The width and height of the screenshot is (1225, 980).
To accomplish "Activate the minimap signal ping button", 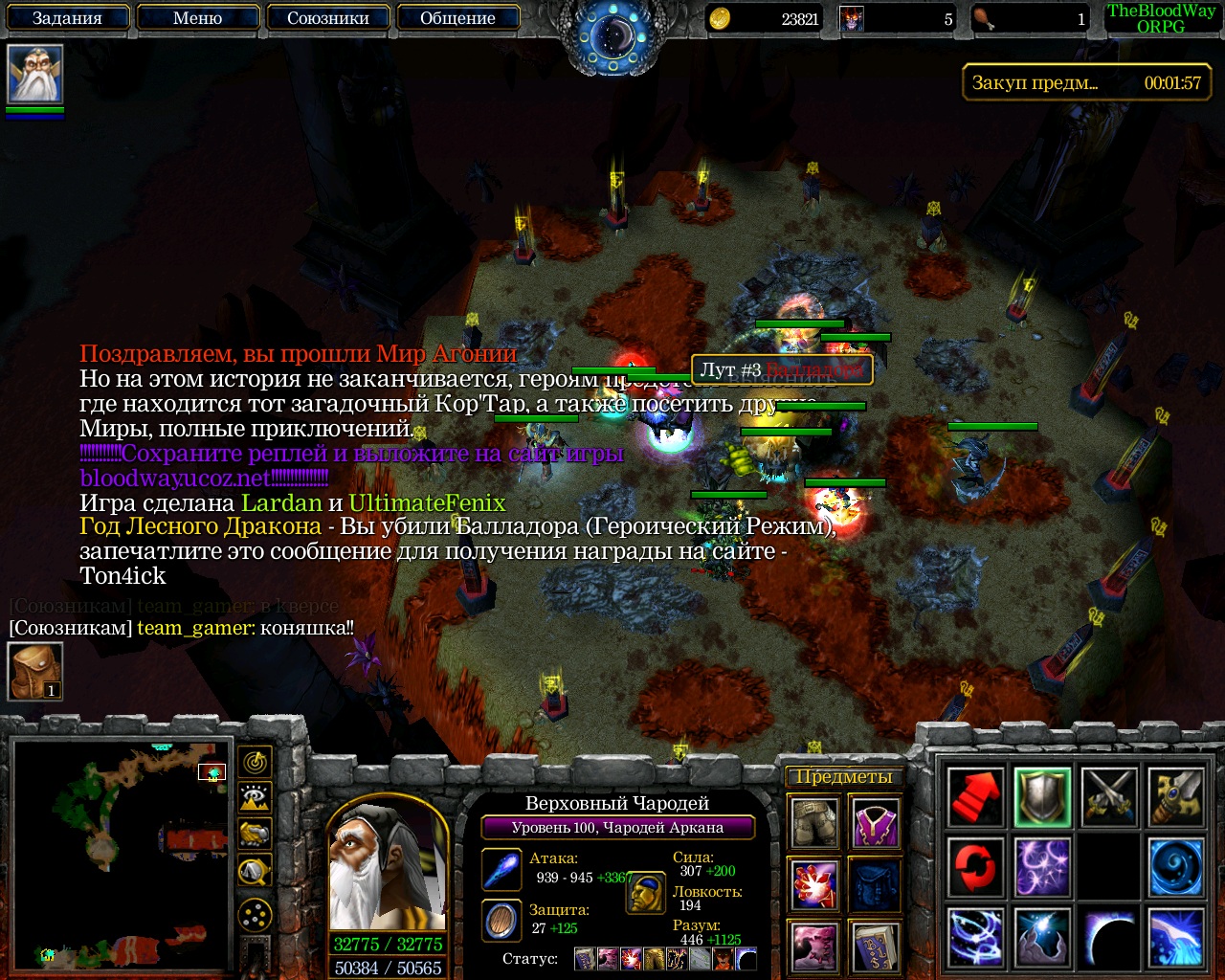I will (x=255, y=762).
